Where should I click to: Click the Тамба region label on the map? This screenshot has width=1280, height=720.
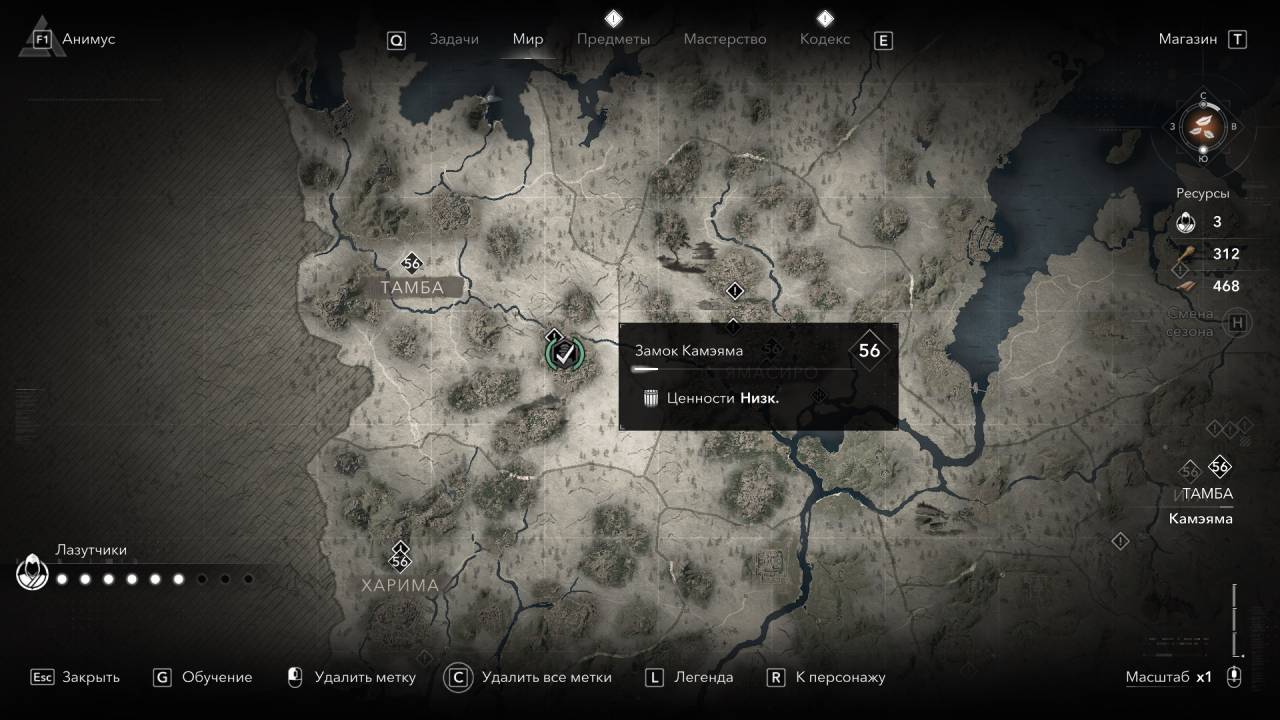411,288
